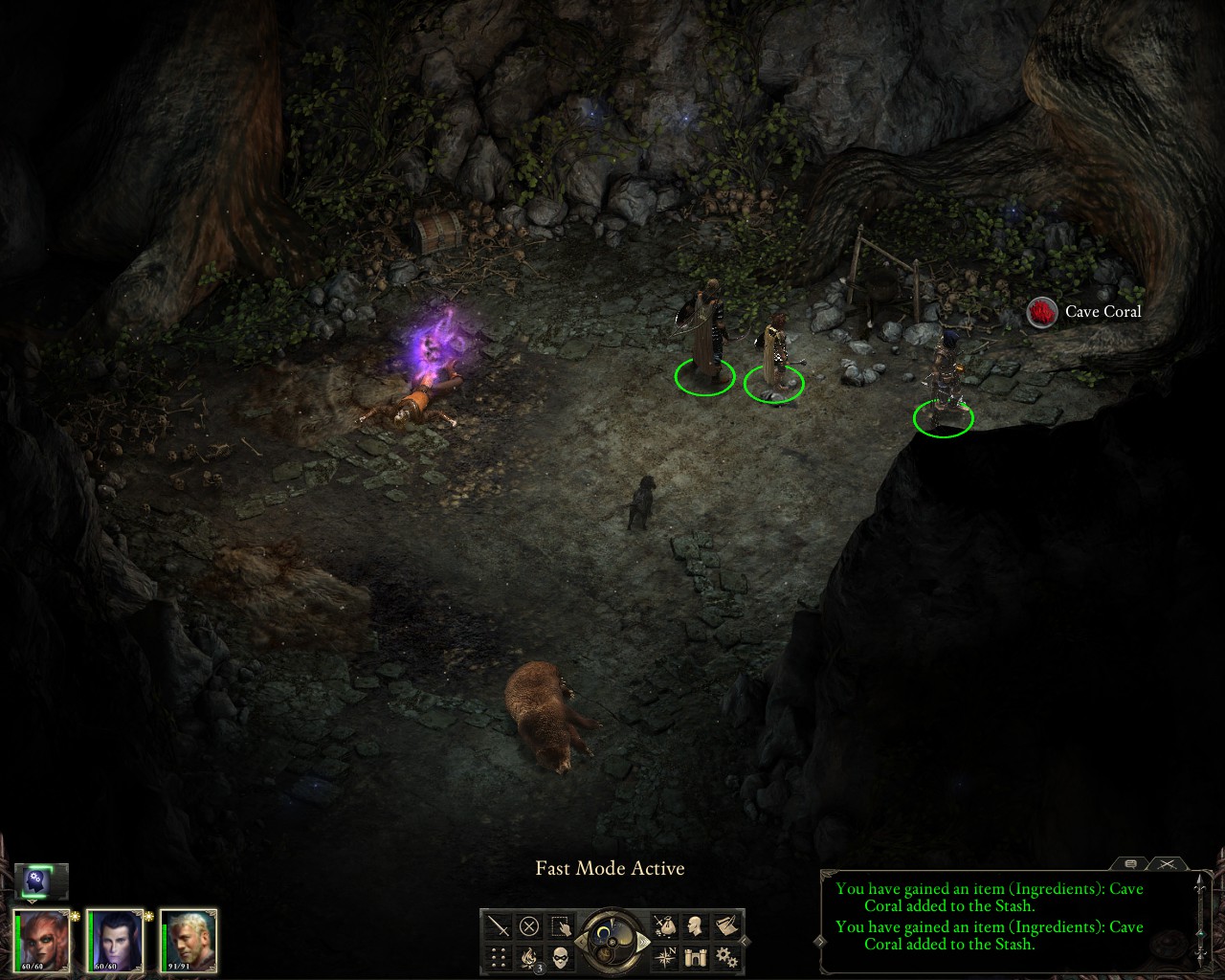Cancel current action with the circled X button
Image resolution: width=1225 pixels, height=980 pixels.
coord(529,926)
